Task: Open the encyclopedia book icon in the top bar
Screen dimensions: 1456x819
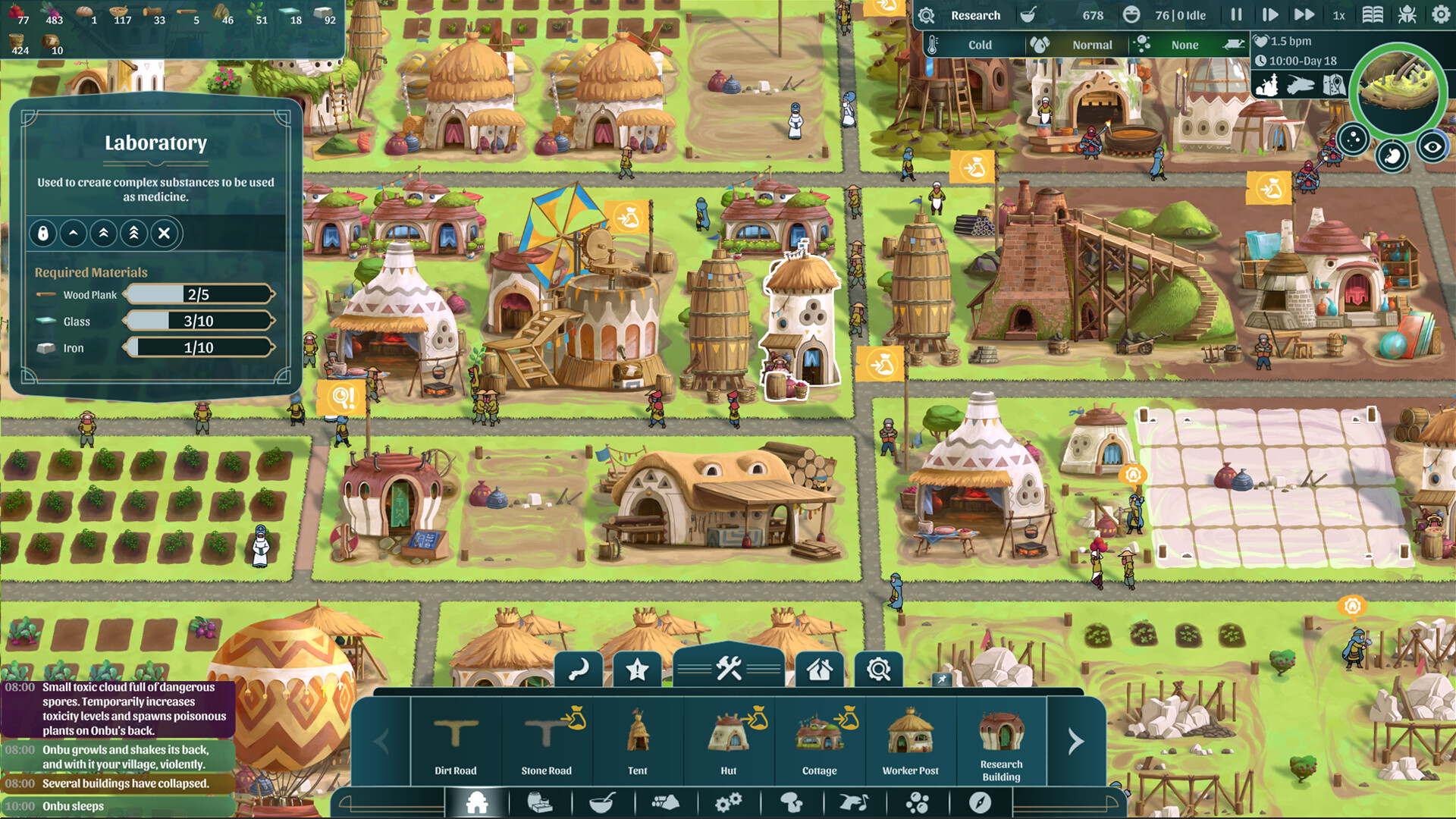Action: tap(1374, 14)
